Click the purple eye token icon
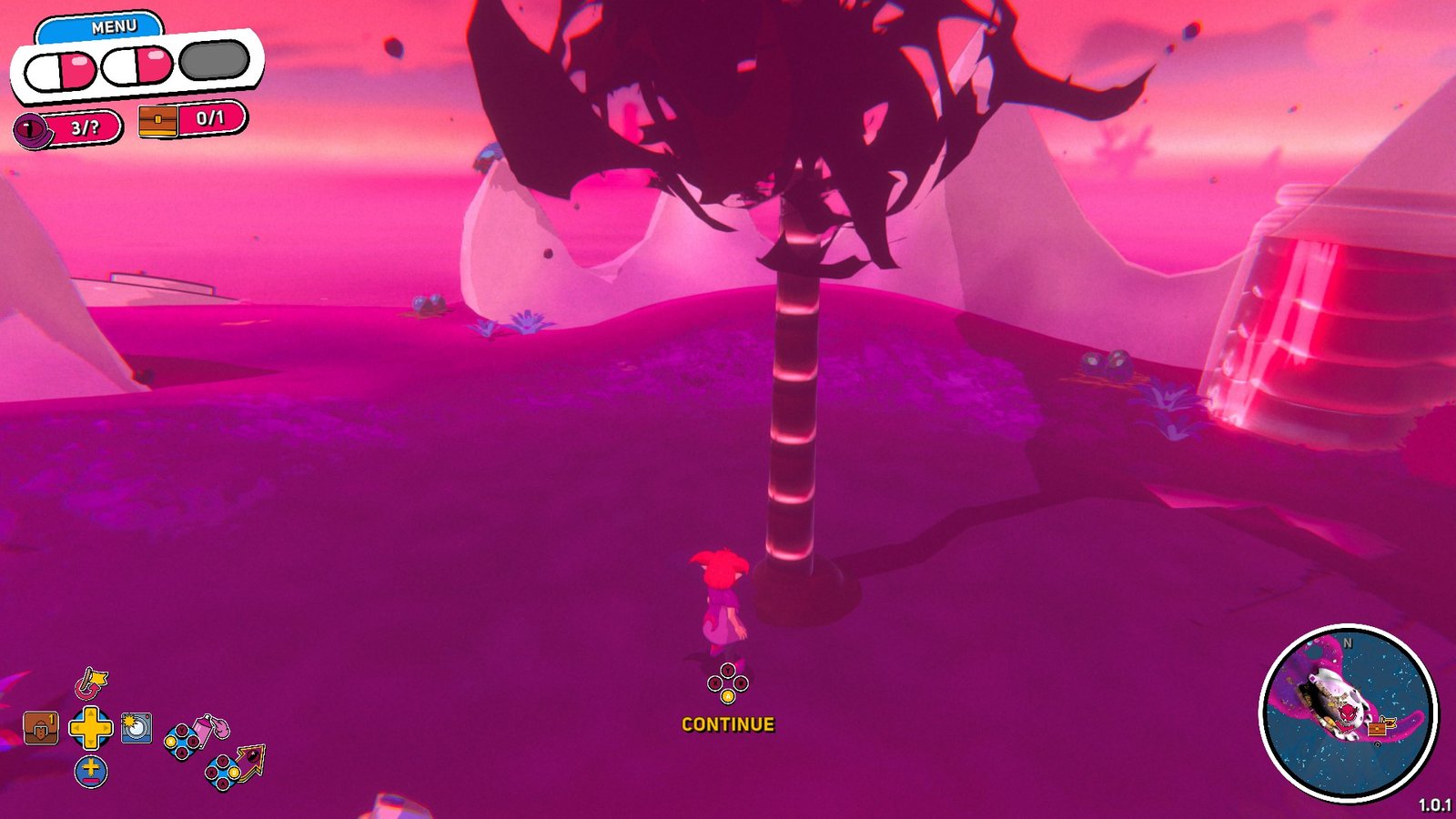Screen dimensions: 1456x819 [31, 127]
